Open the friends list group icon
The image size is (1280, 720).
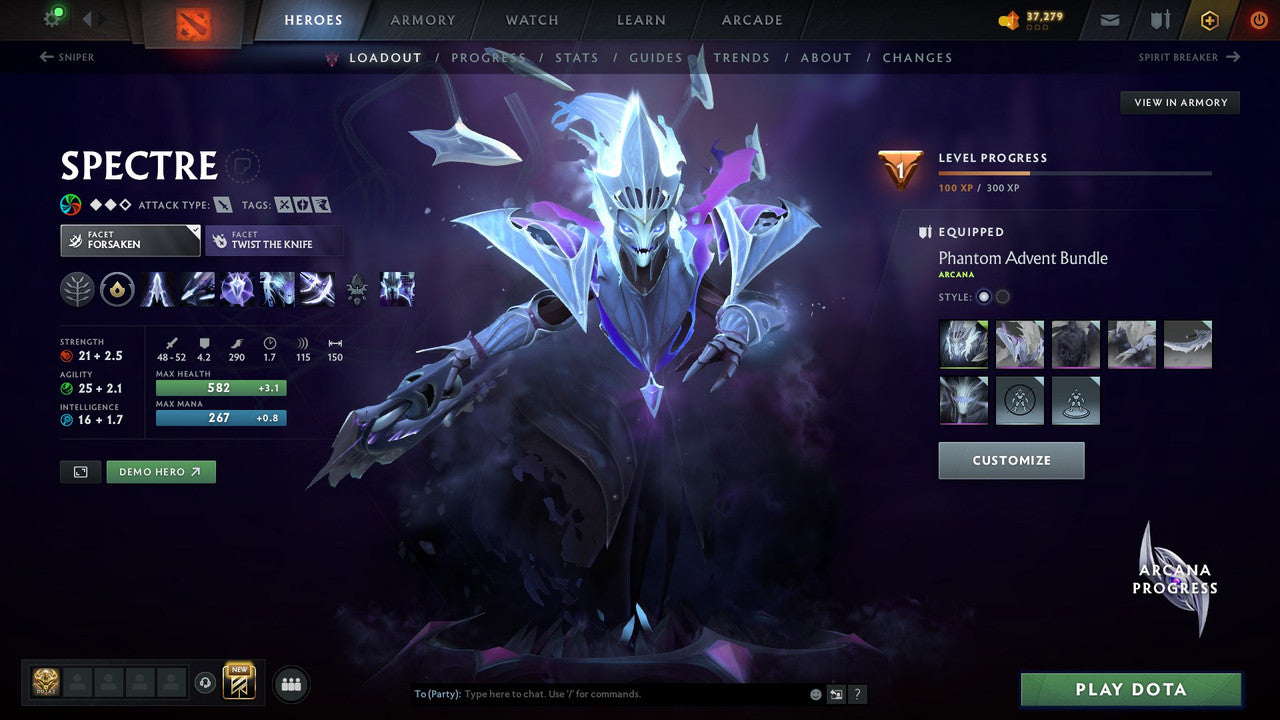tap(289, 683)
